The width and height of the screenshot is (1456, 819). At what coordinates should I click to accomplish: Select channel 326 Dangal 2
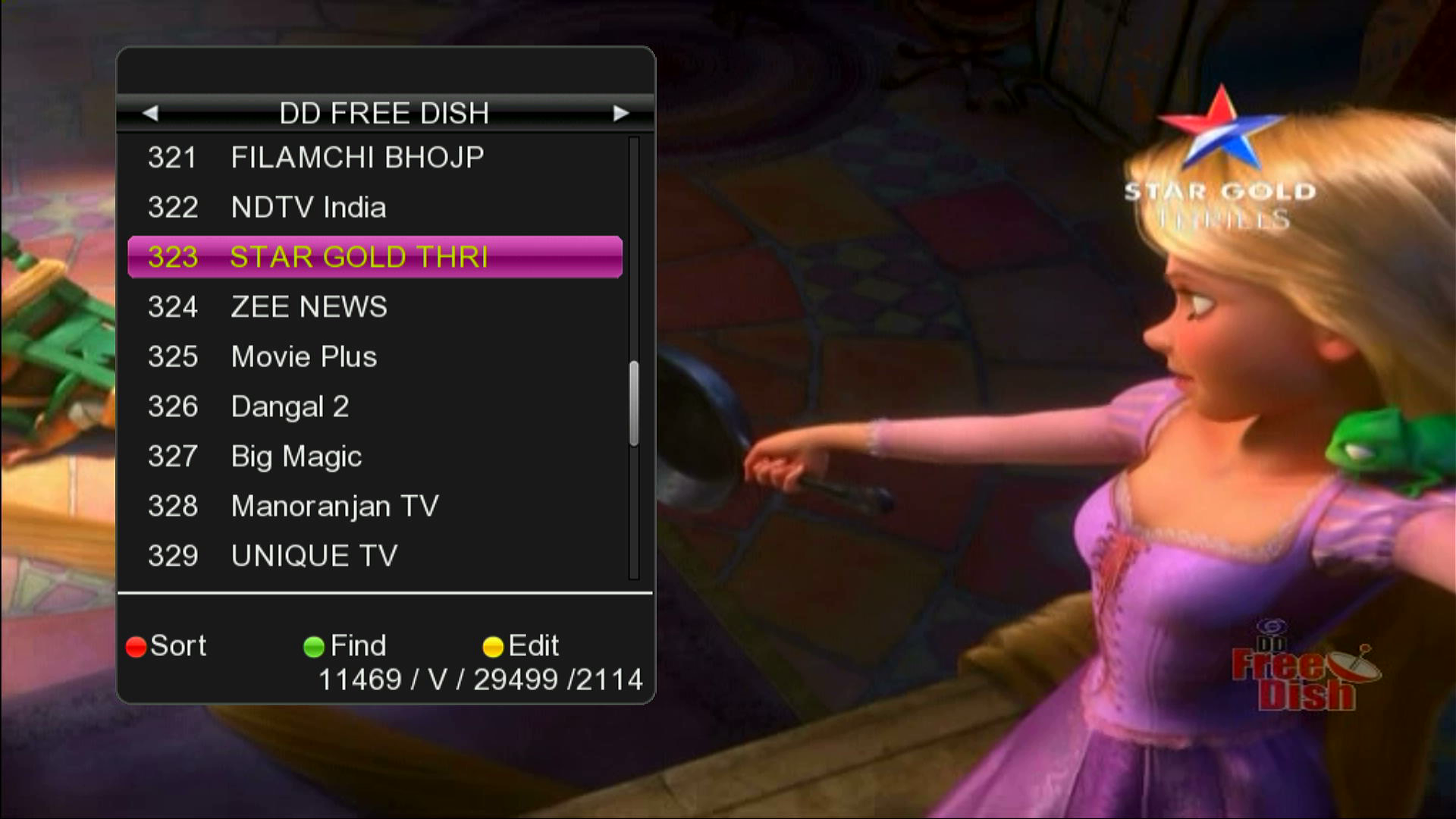[288, 406]
